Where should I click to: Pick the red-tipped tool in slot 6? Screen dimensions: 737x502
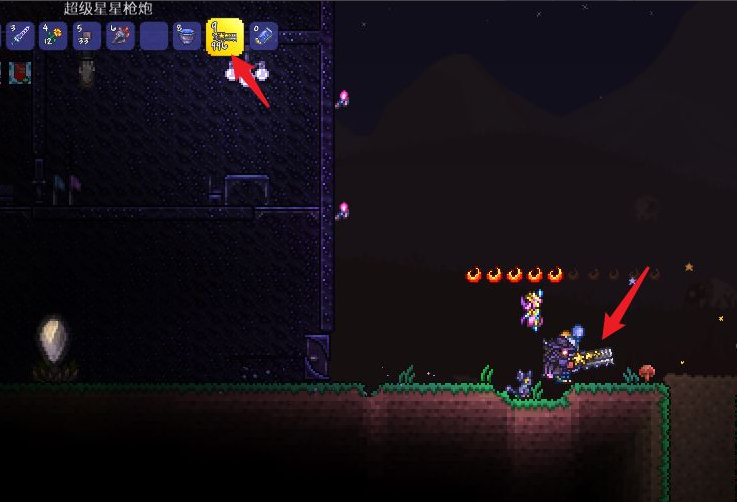point(121,37)
